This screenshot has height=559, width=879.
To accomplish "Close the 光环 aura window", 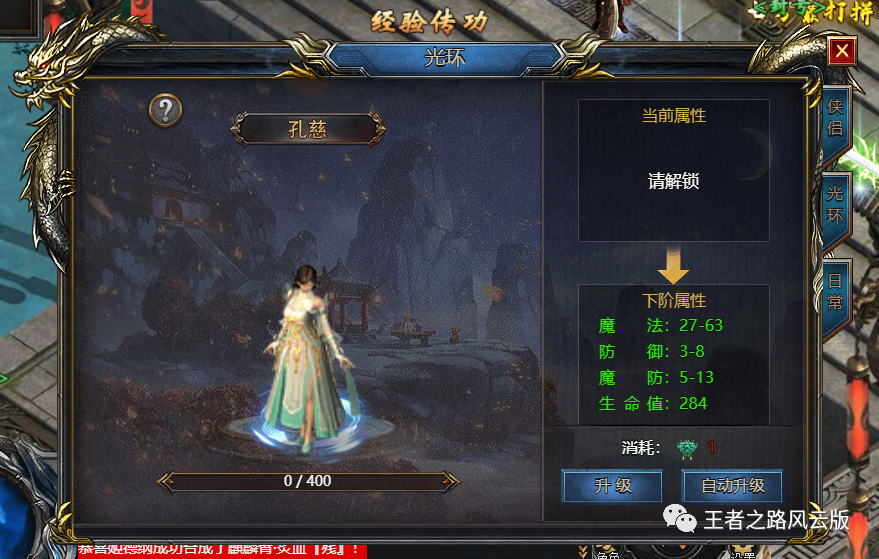I will pyautogui.click(x=843, y=50).
